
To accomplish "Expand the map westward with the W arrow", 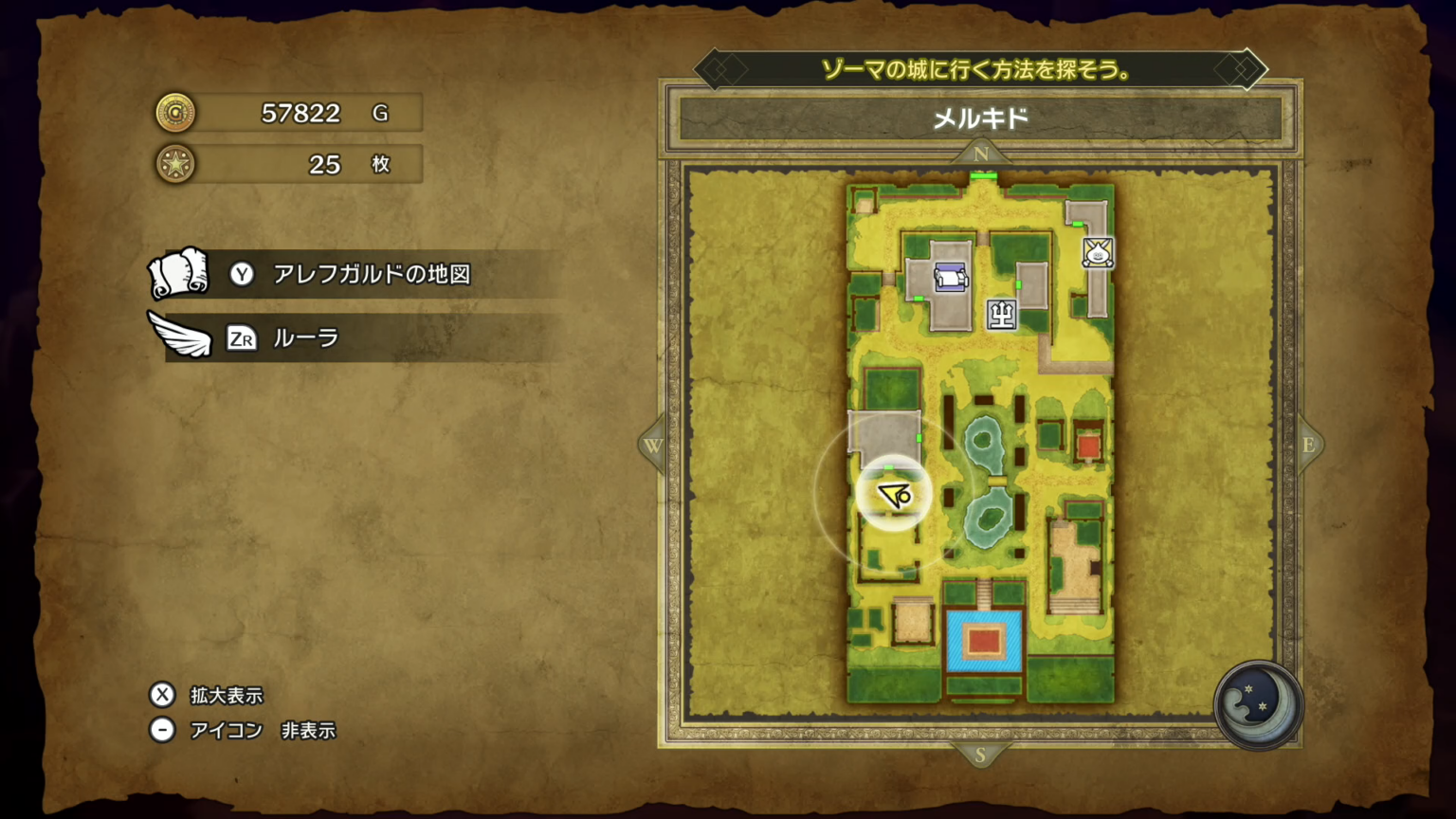I will [652, 446].
